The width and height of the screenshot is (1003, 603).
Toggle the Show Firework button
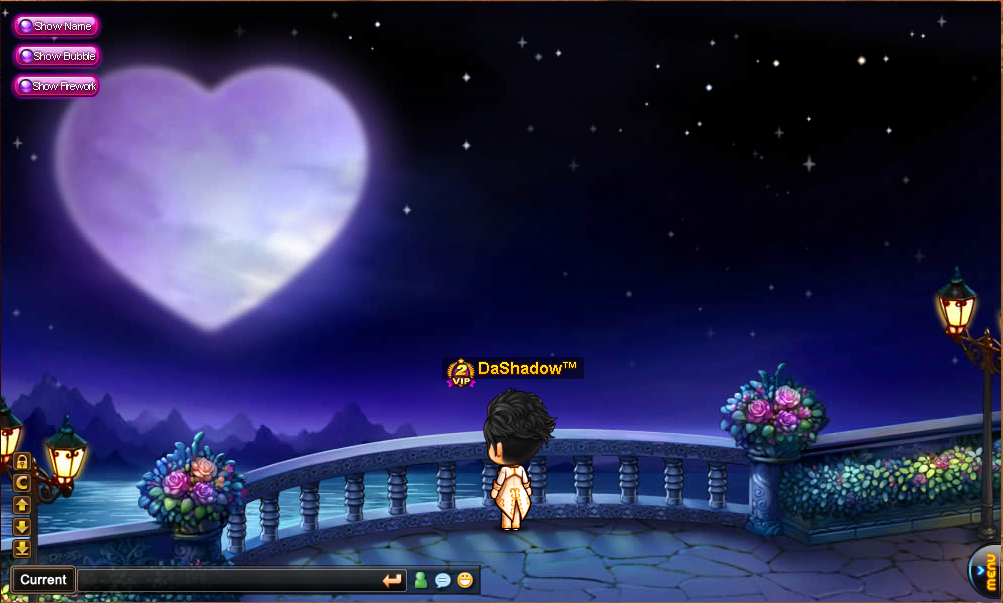click(56, 86)
